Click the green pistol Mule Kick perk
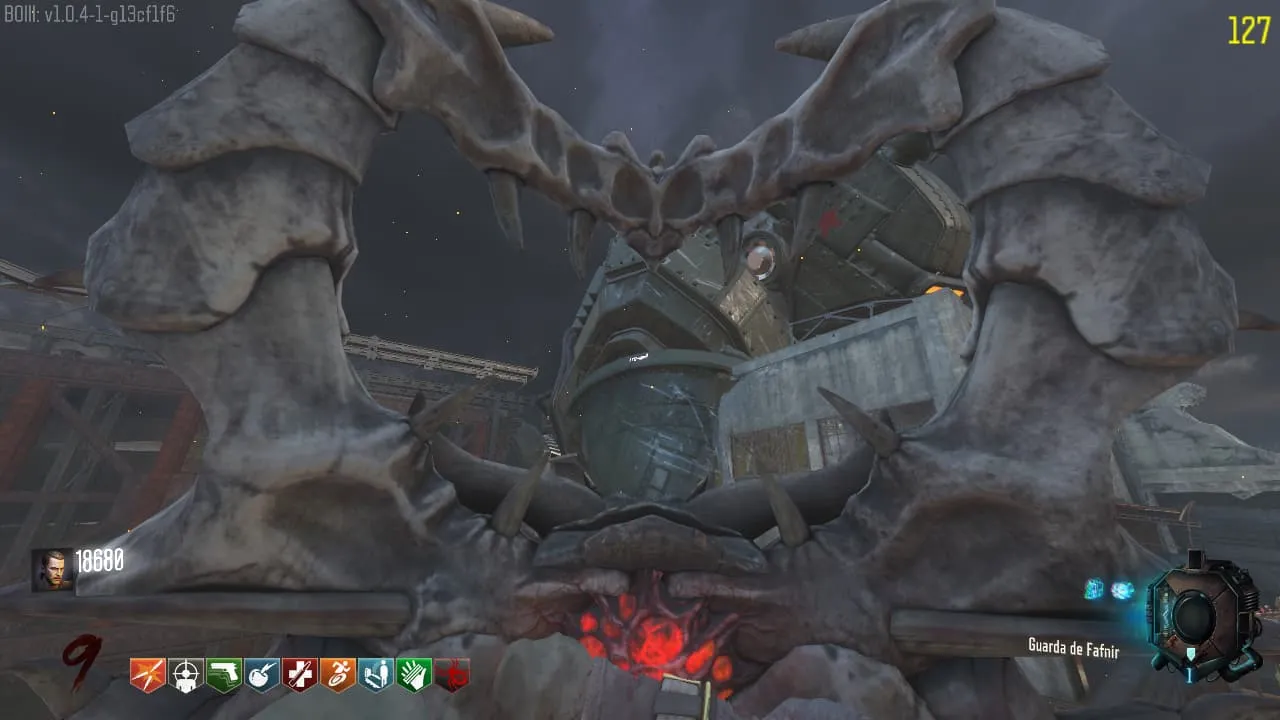This screenshot has width=1280, height=720. click(224, 675)
